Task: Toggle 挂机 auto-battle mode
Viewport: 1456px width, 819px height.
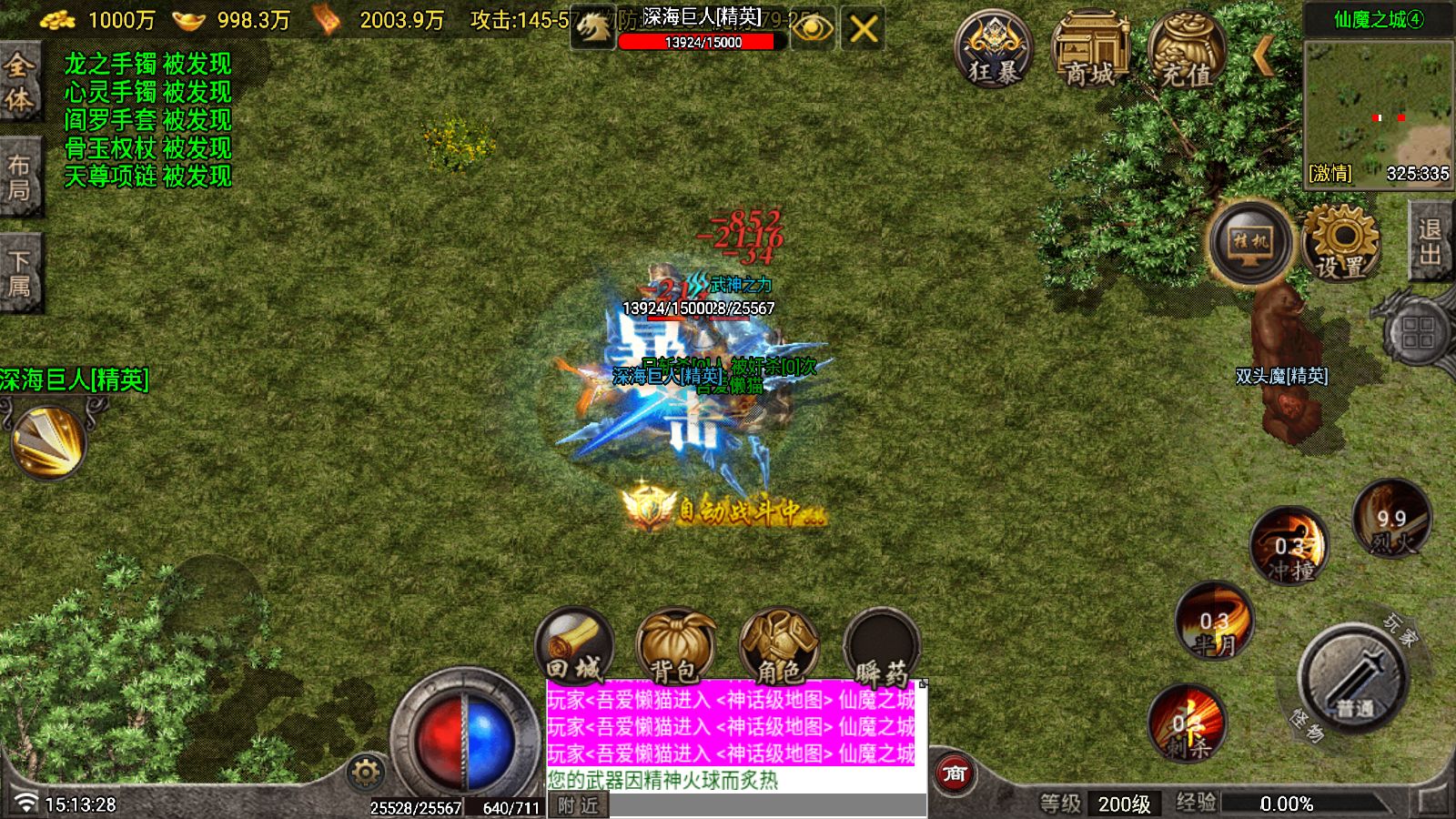Action: tap(1250, 242)
